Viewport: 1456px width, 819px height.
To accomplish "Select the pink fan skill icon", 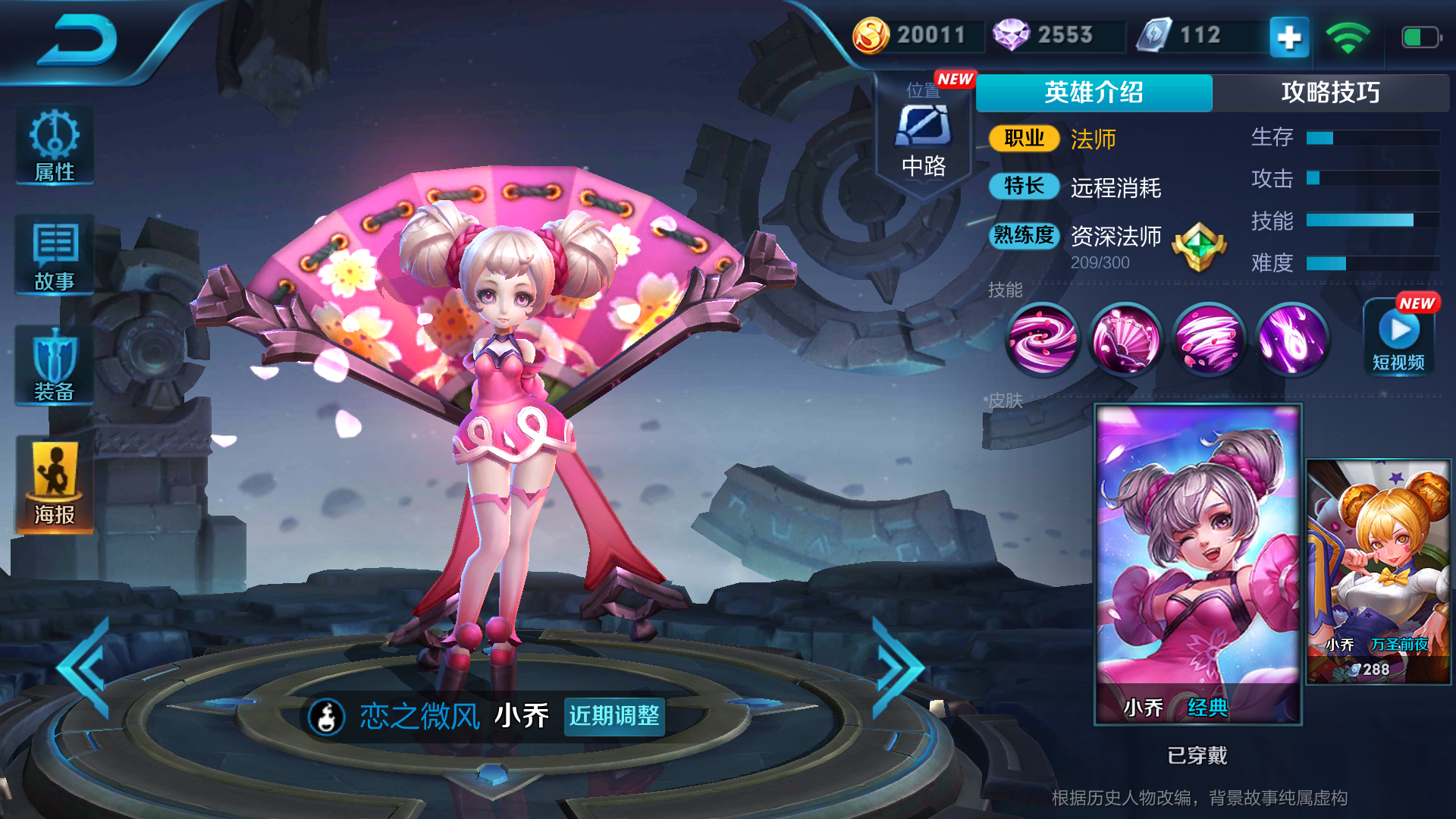I will (1125, 339).
